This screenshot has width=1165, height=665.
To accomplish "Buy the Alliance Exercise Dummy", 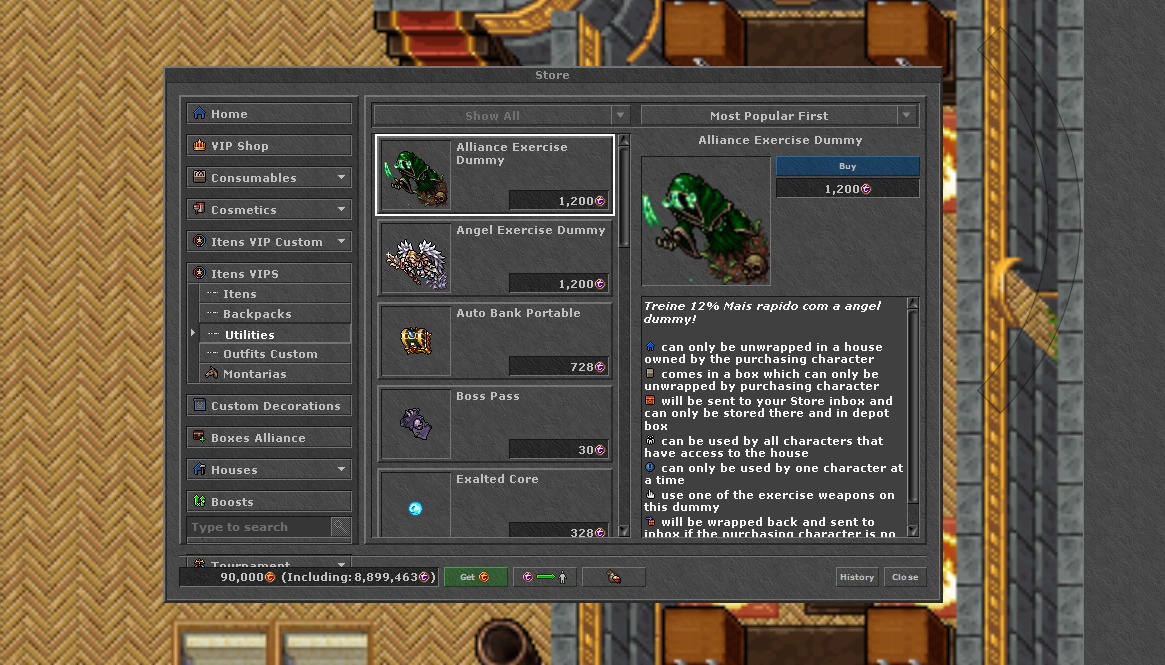I will point(847,166).
